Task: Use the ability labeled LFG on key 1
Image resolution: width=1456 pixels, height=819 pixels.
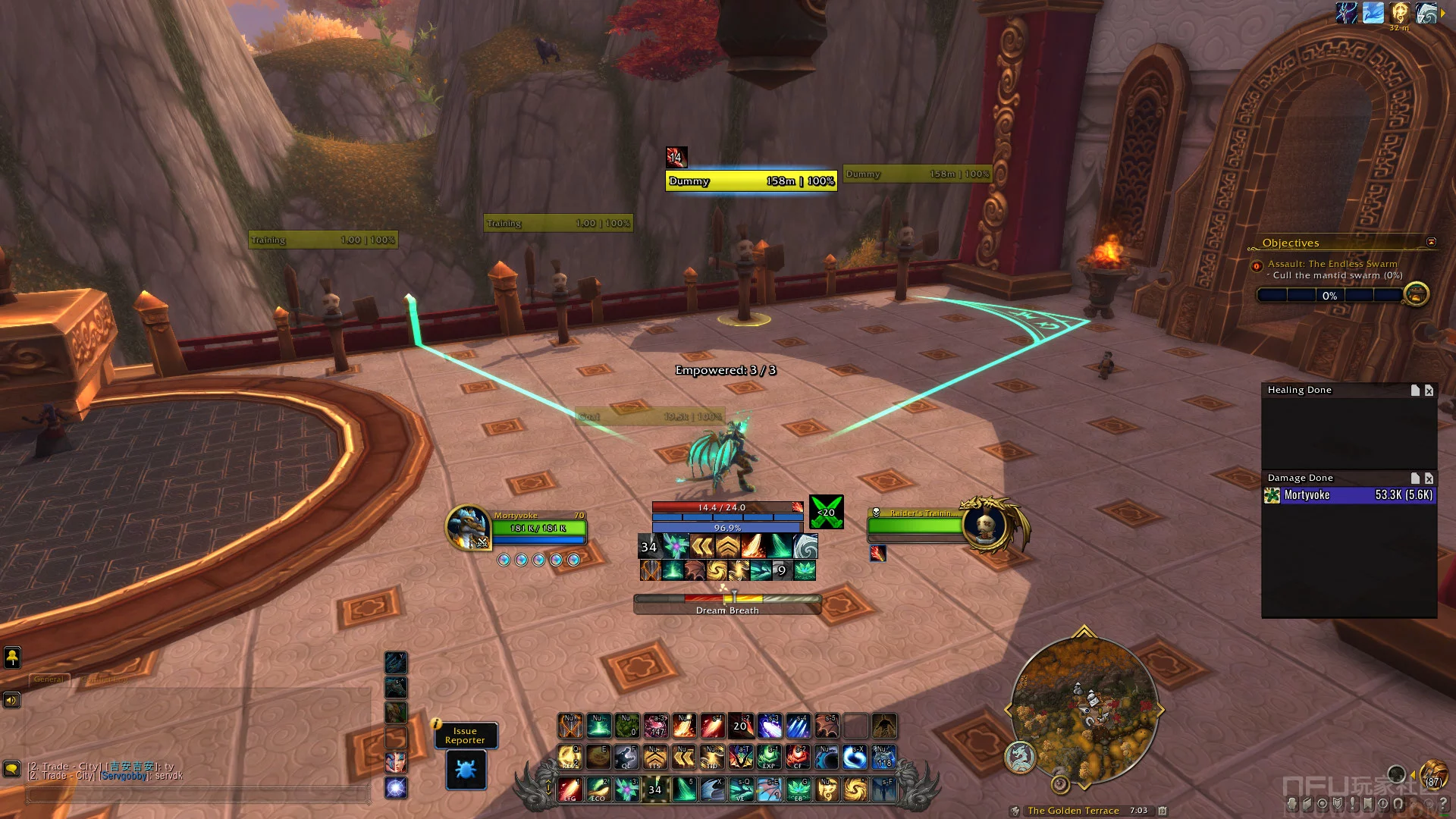Action: pyautogui.click(x=570, y=789)
